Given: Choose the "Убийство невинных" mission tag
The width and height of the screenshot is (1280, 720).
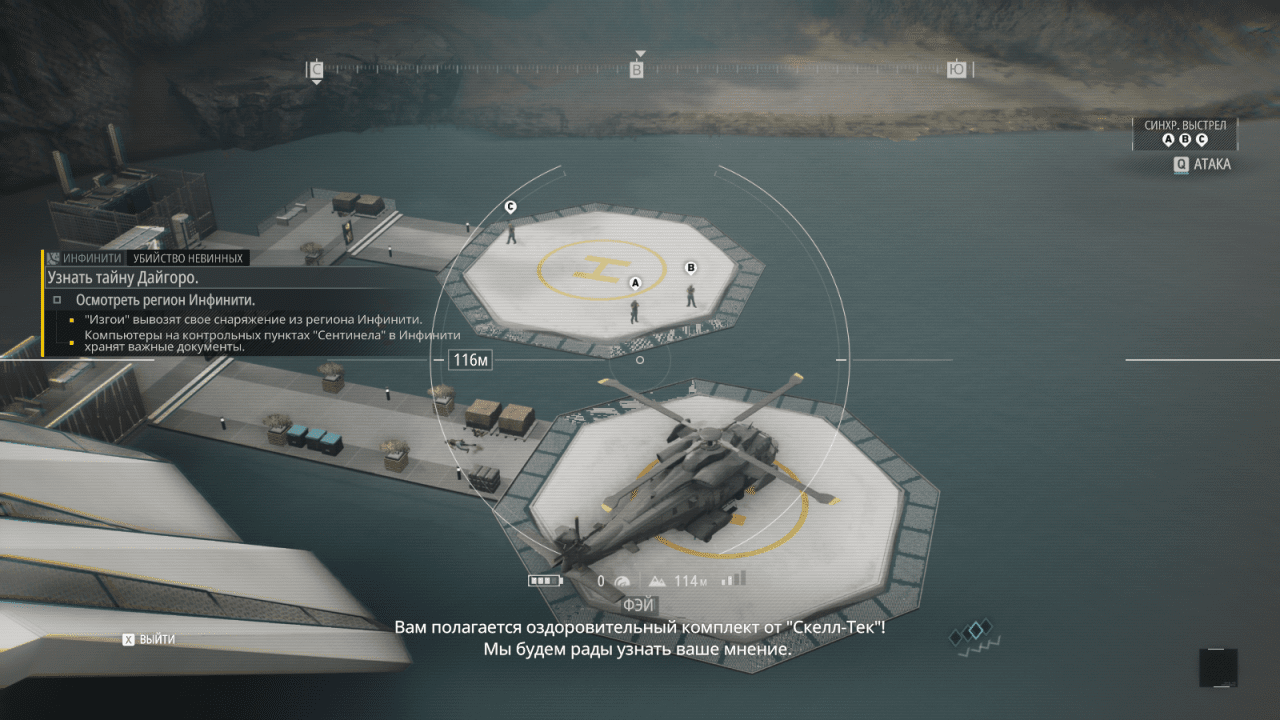Looking at the screenshot, I should coord(186,258).
